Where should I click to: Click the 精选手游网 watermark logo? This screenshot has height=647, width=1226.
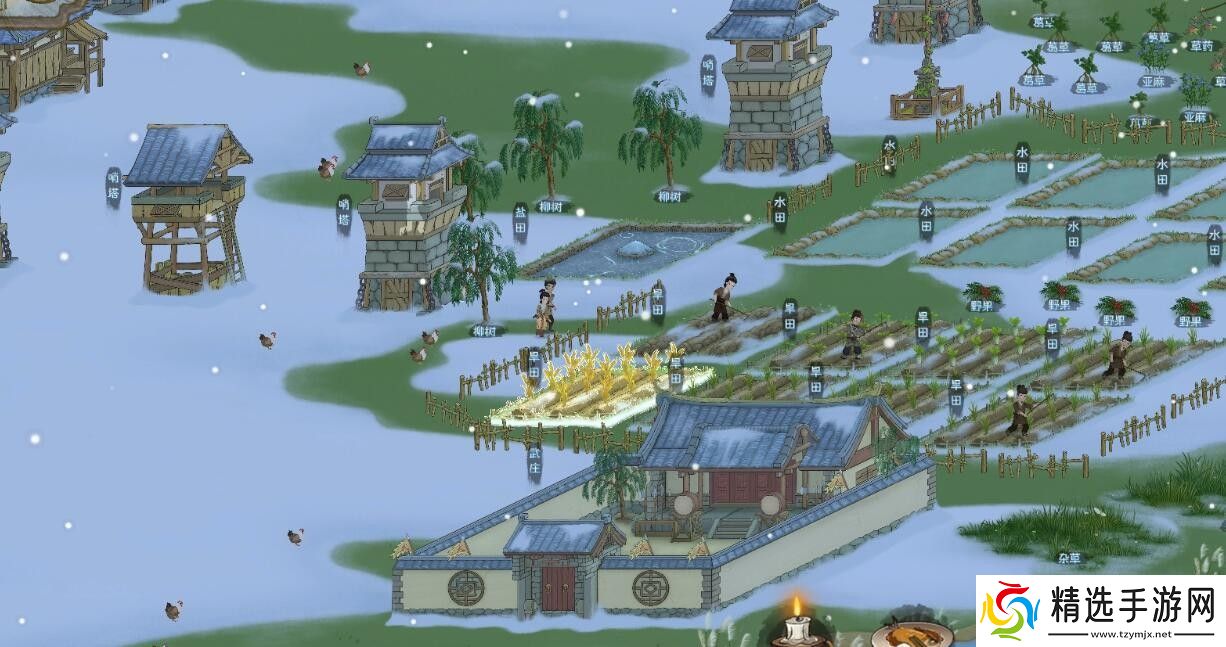coord(1099,610)
